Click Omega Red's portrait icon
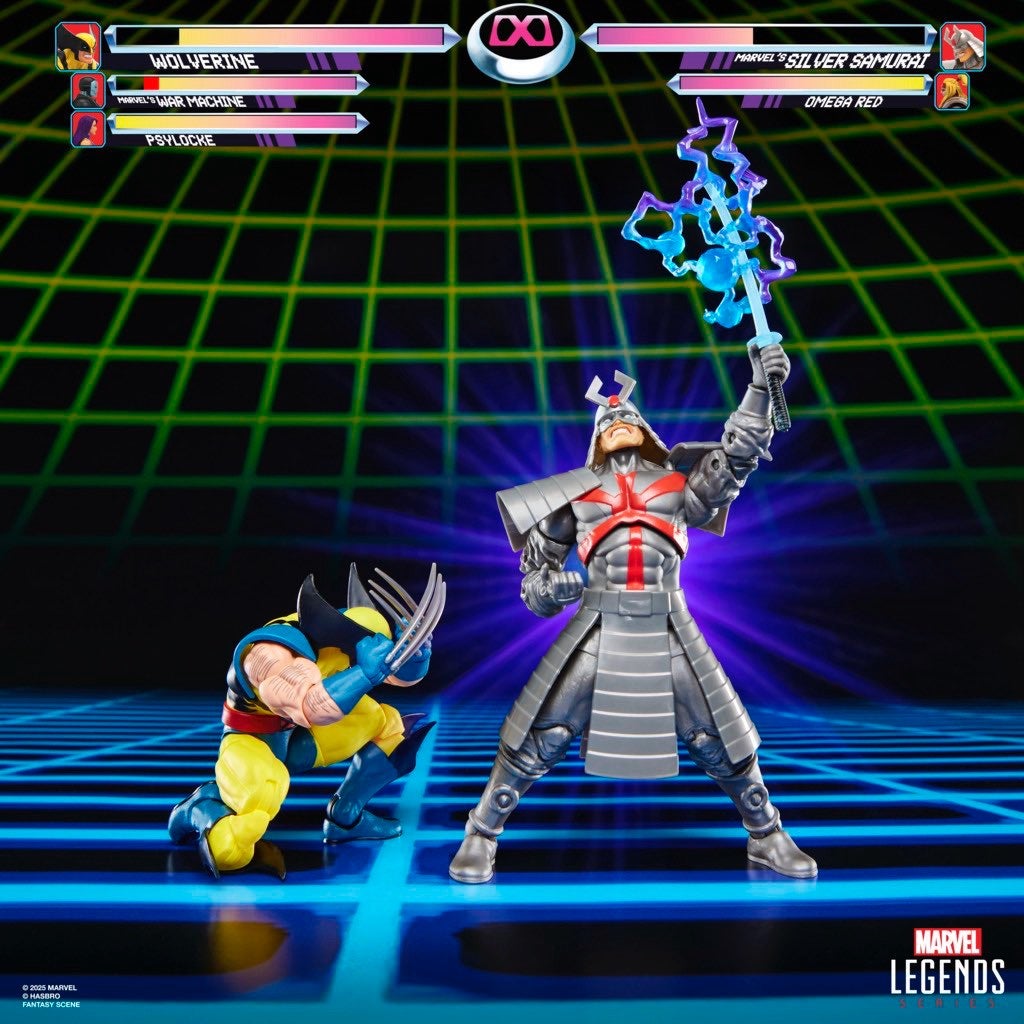 pyautogui.click(x=951, y=92)
